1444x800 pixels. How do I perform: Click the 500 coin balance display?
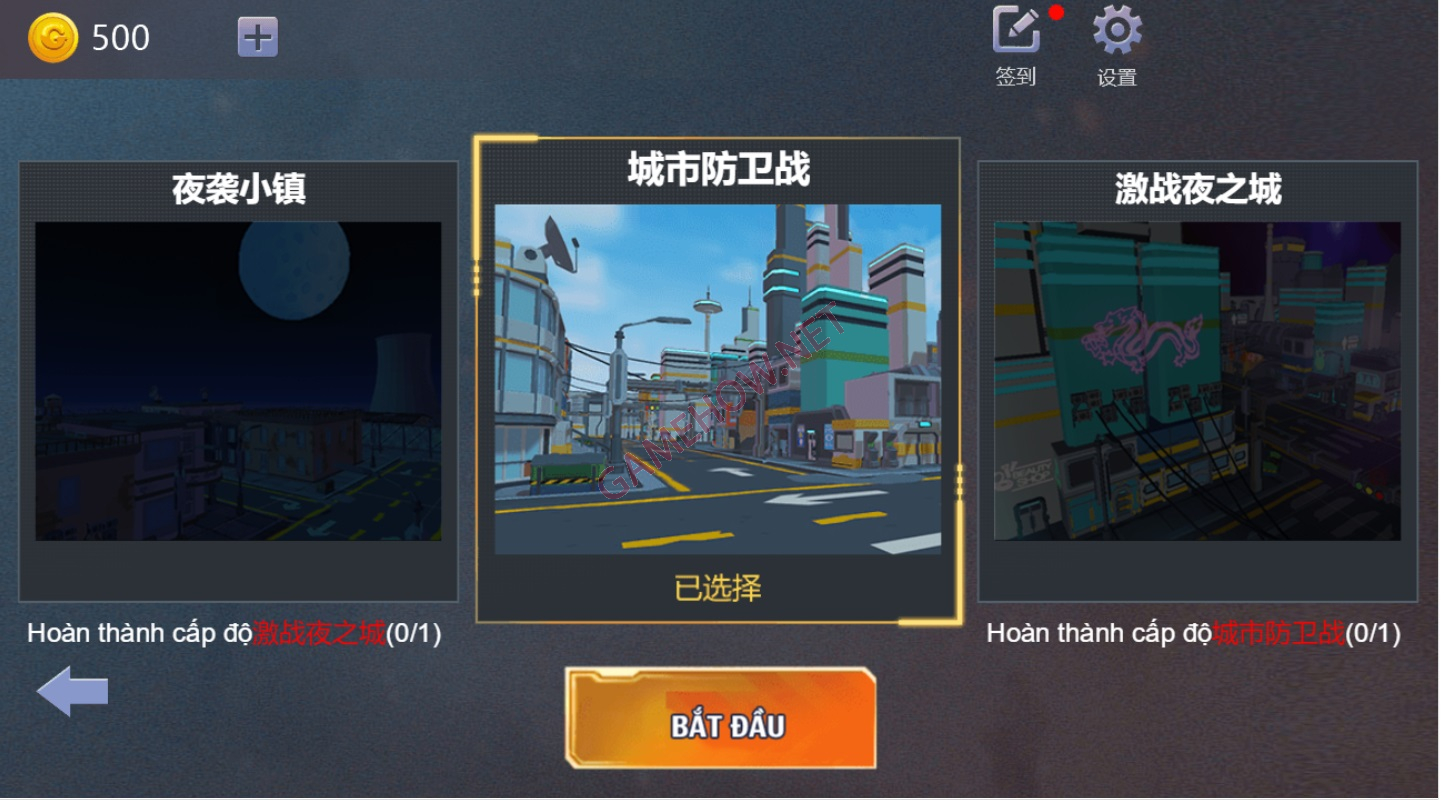click(119, 36)
